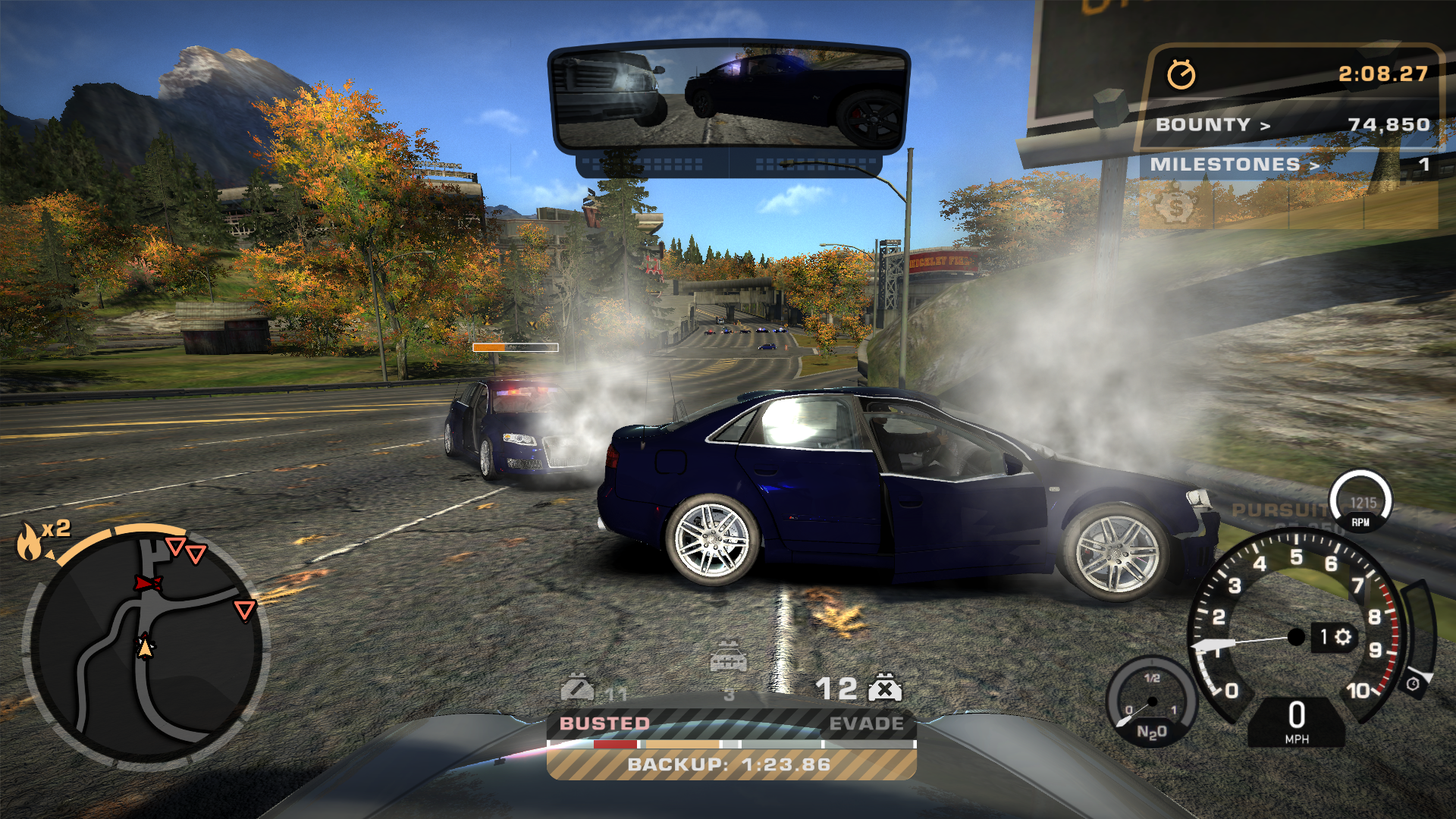Select the heat level flame icon
Image resolution: width=1456 pixels, height=819 pixels.
click(29, 541)
